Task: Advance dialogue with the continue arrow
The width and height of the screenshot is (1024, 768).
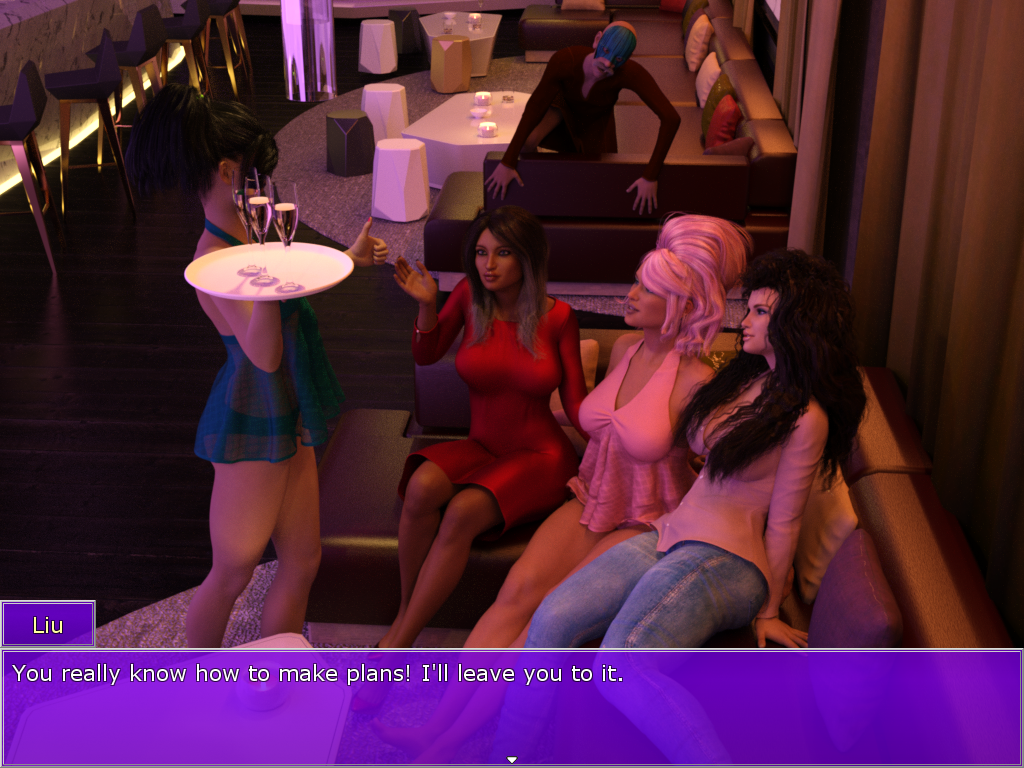Action: [512, 760]
